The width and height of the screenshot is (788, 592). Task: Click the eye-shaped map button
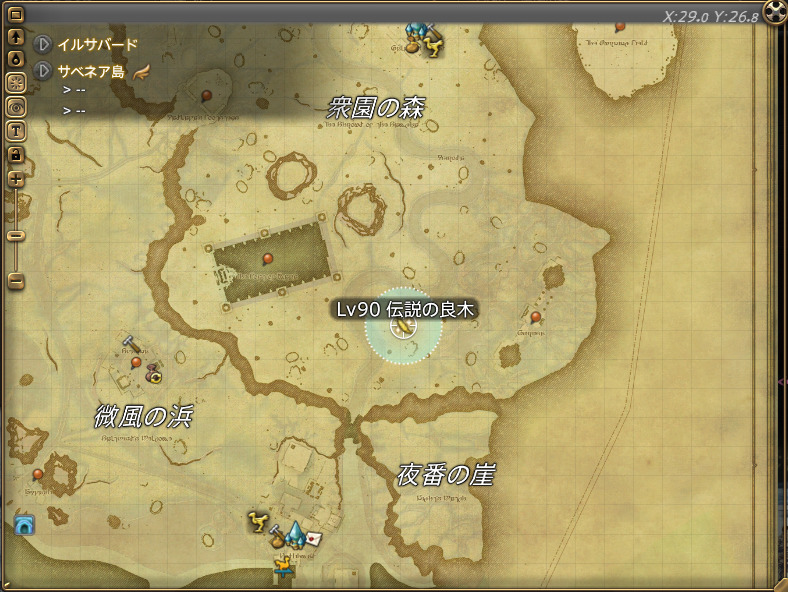pyautogui.click(x=16, y=107)
